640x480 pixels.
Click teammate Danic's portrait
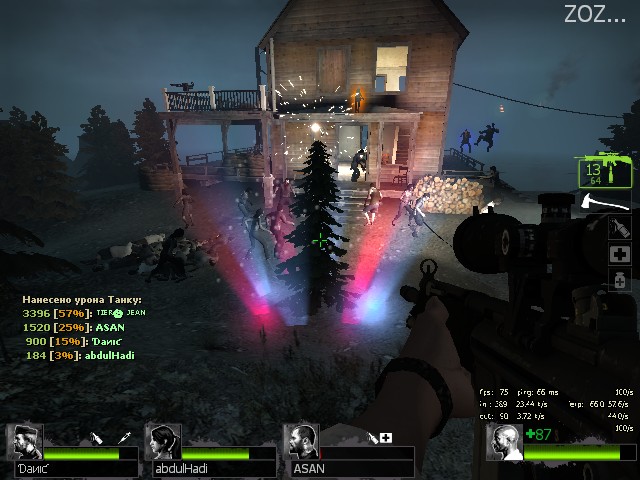tap(25, 443)
